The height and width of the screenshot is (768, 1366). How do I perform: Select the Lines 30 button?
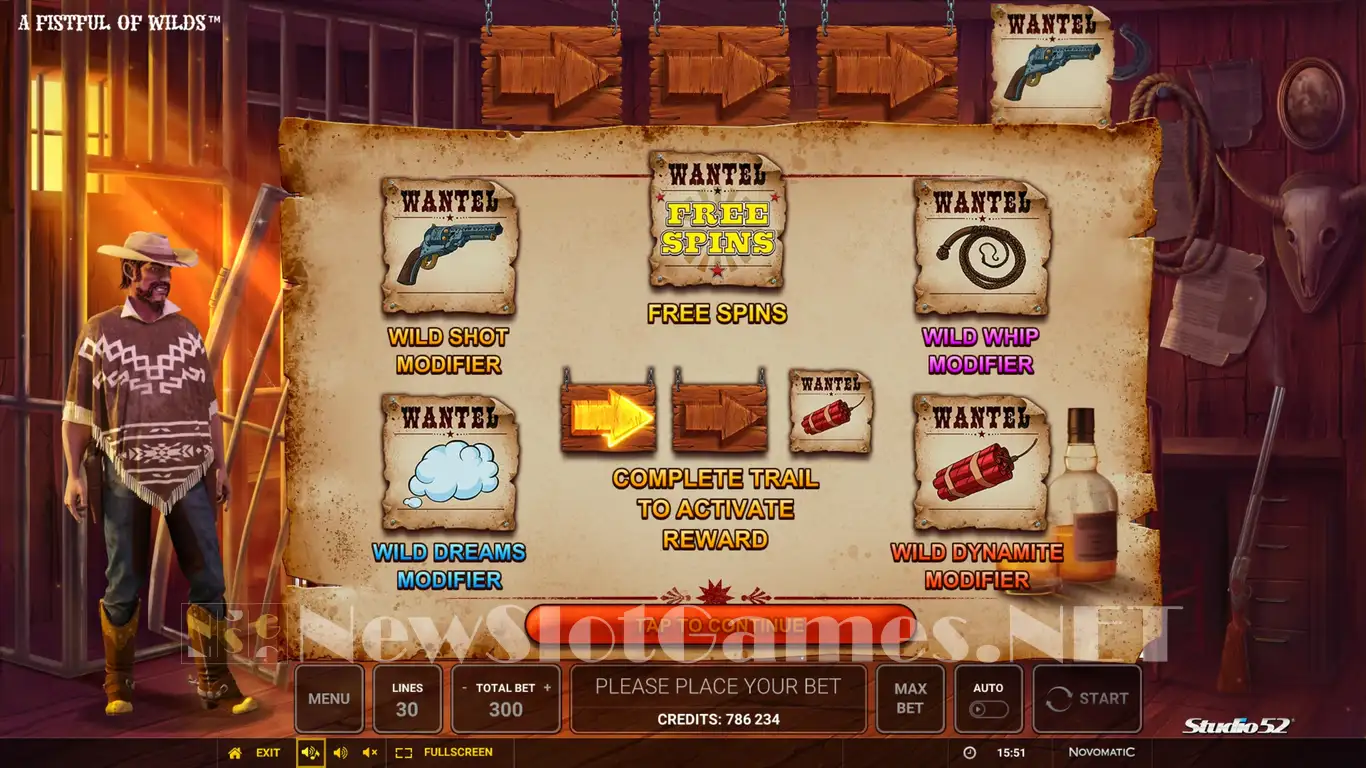pos(407,699)
